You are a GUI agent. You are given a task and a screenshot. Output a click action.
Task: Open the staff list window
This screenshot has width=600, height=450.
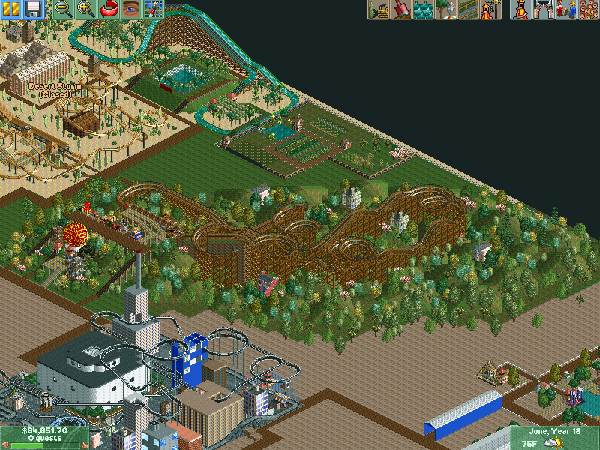[x=565, y=10]
